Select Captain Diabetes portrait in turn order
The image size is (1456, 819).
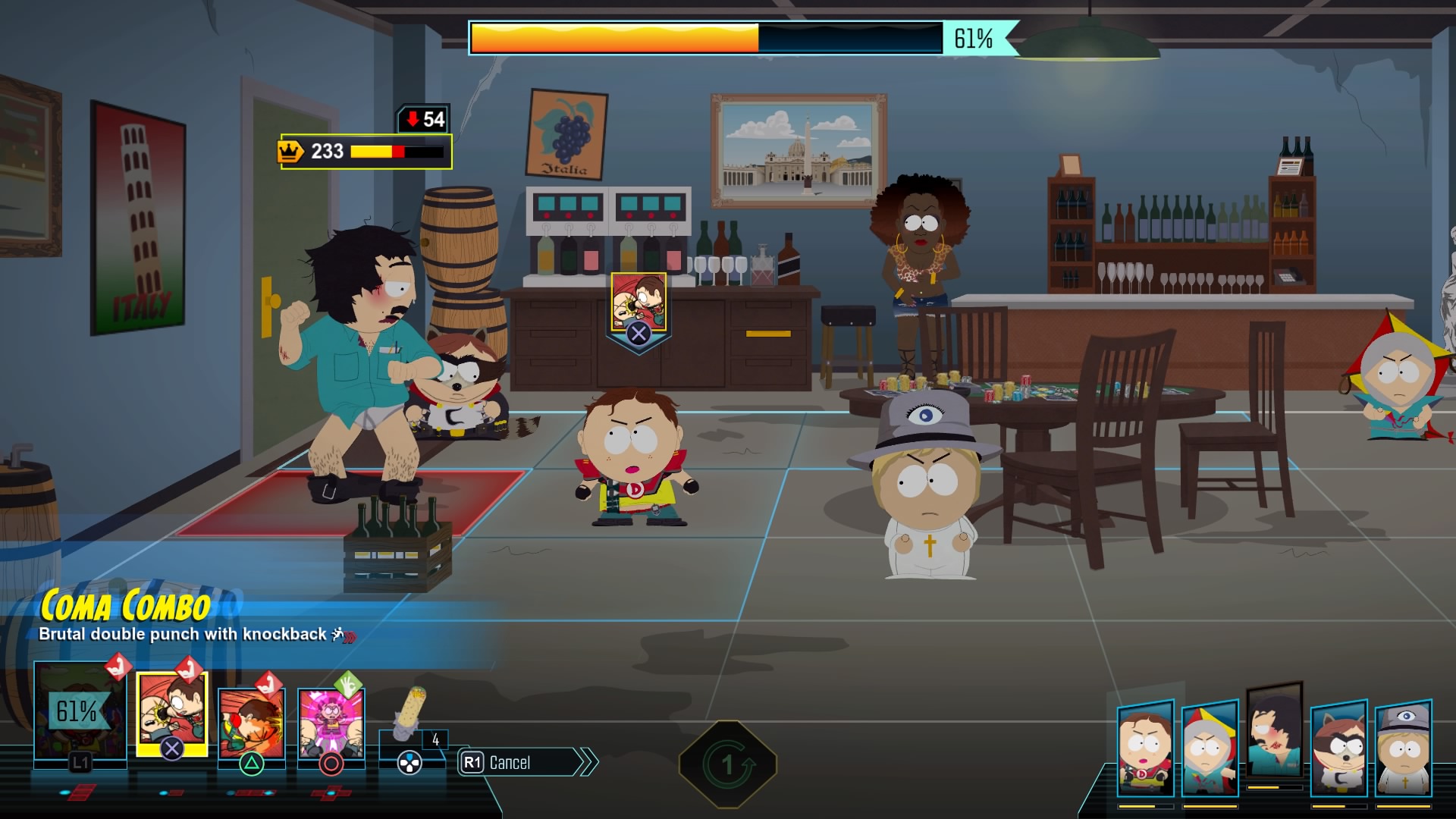[1145, 748]
